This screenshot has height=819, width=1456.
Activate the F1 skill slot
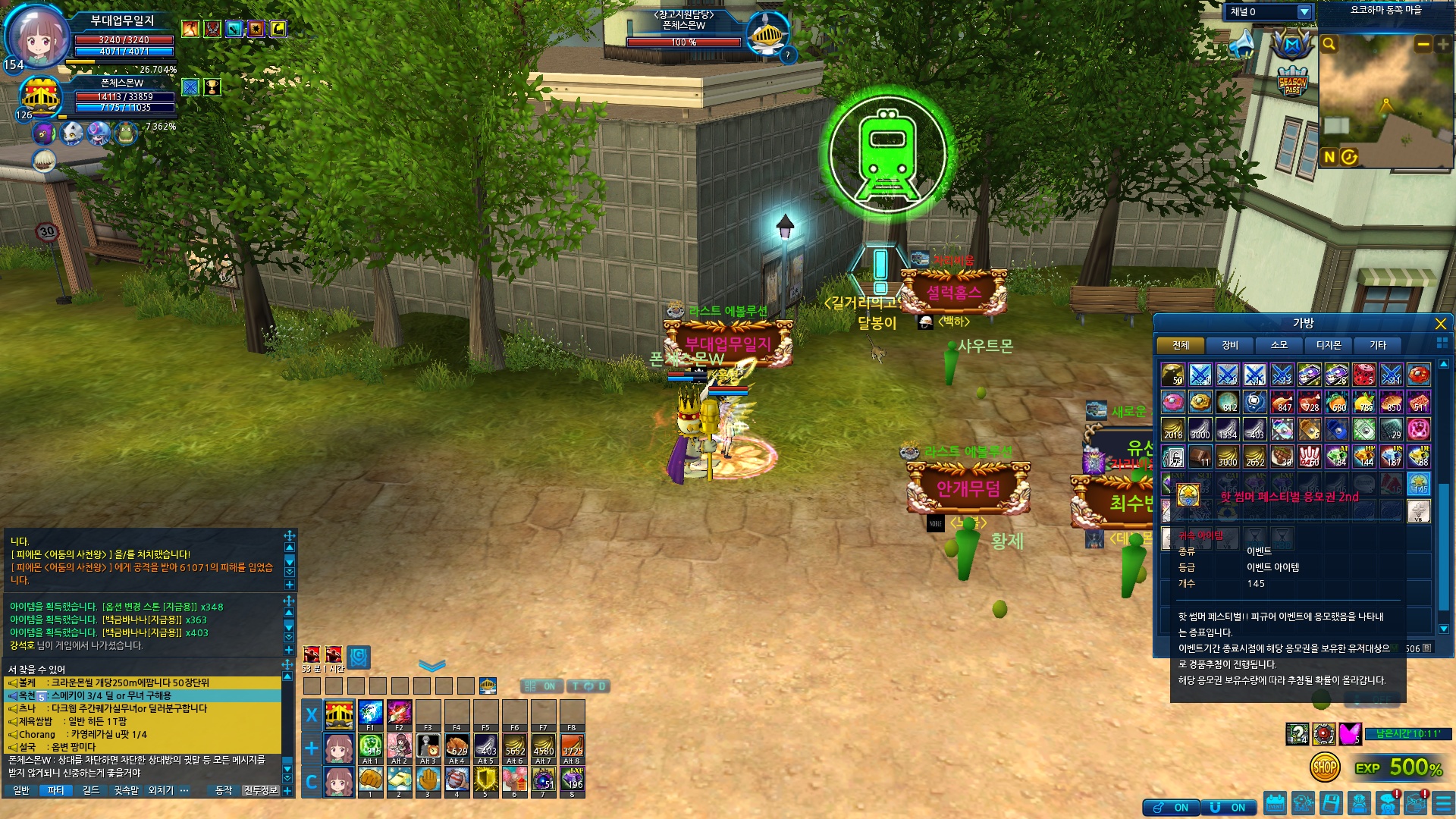[x=370, y=714]
